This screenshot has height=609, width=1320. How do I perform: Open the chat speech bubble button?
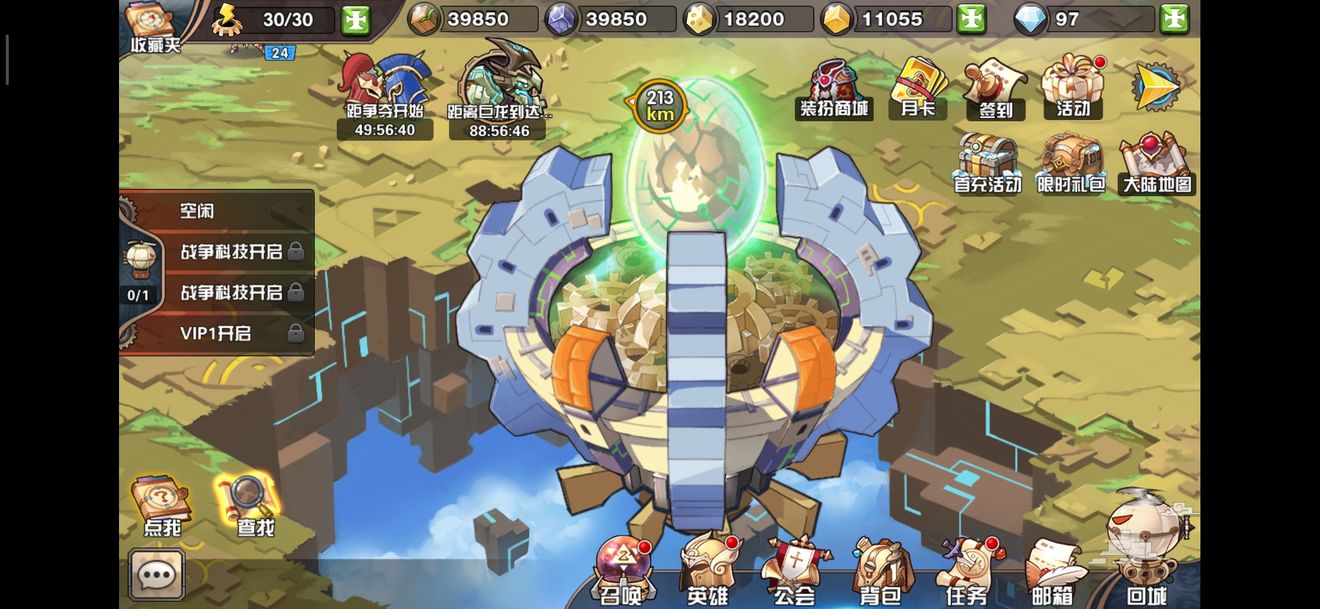point(156,575)
